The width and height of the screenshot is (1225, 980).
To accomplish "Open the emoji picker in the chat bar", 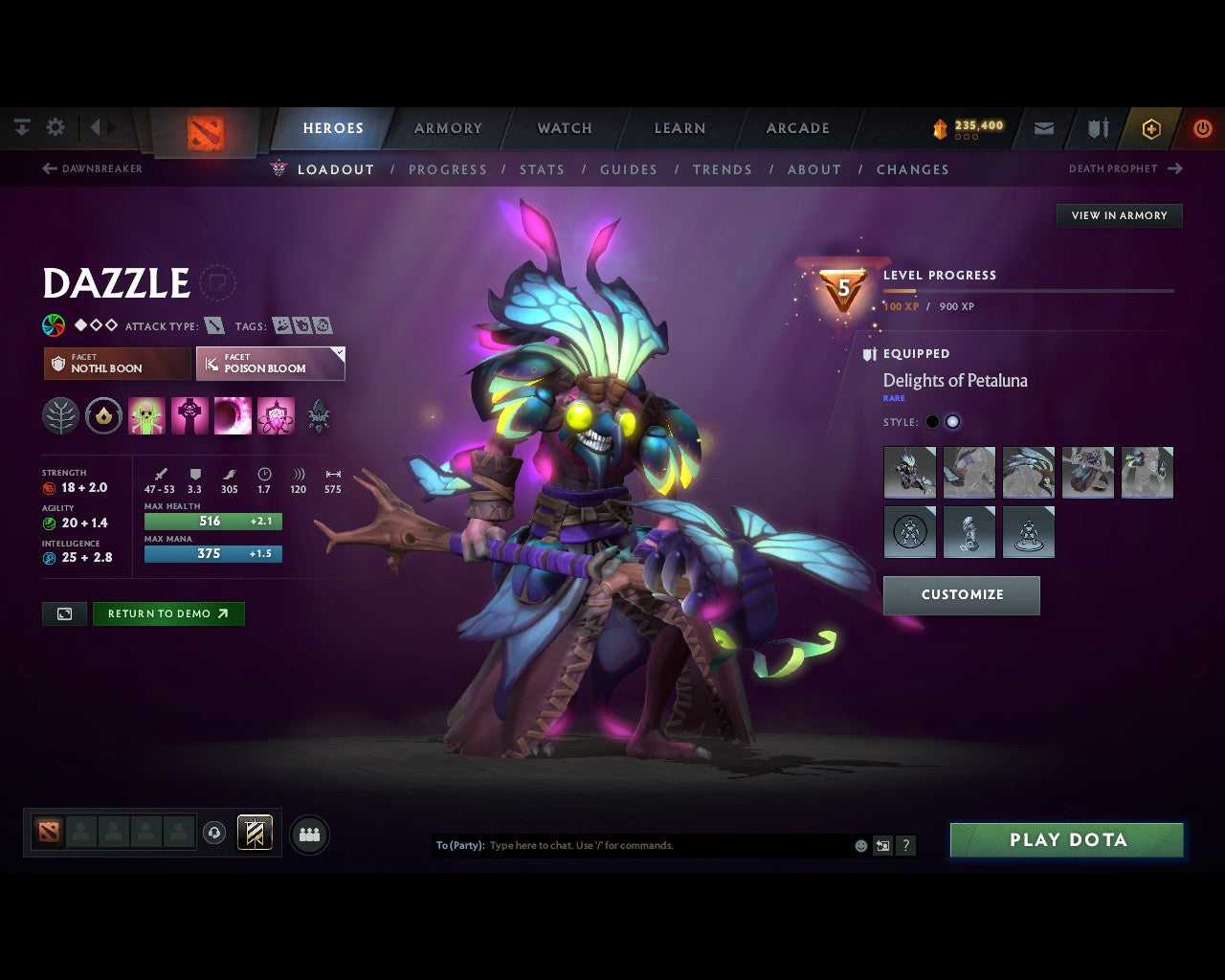I will point(859,845).
